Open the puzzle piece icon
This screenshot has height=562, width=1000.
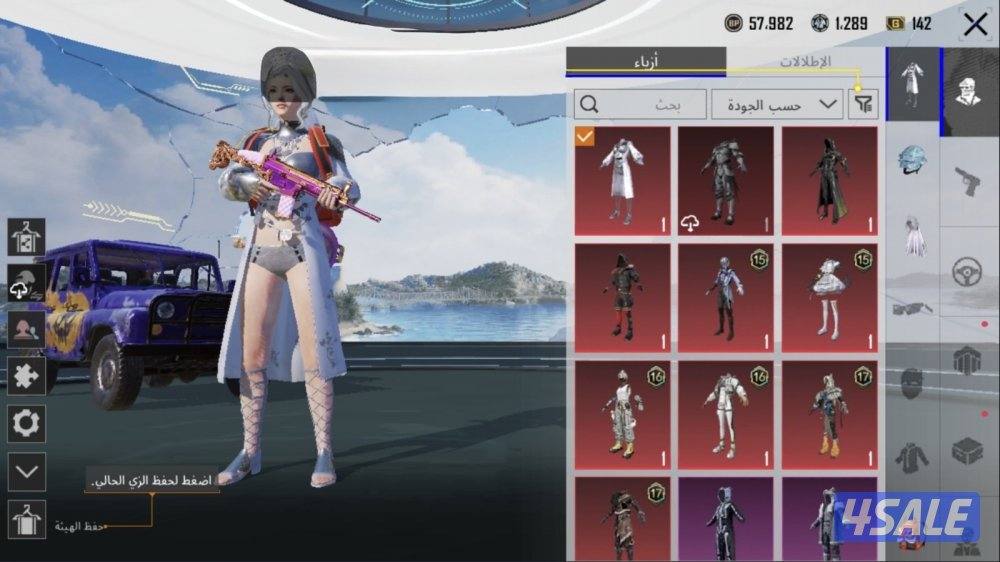click(26, 376)
